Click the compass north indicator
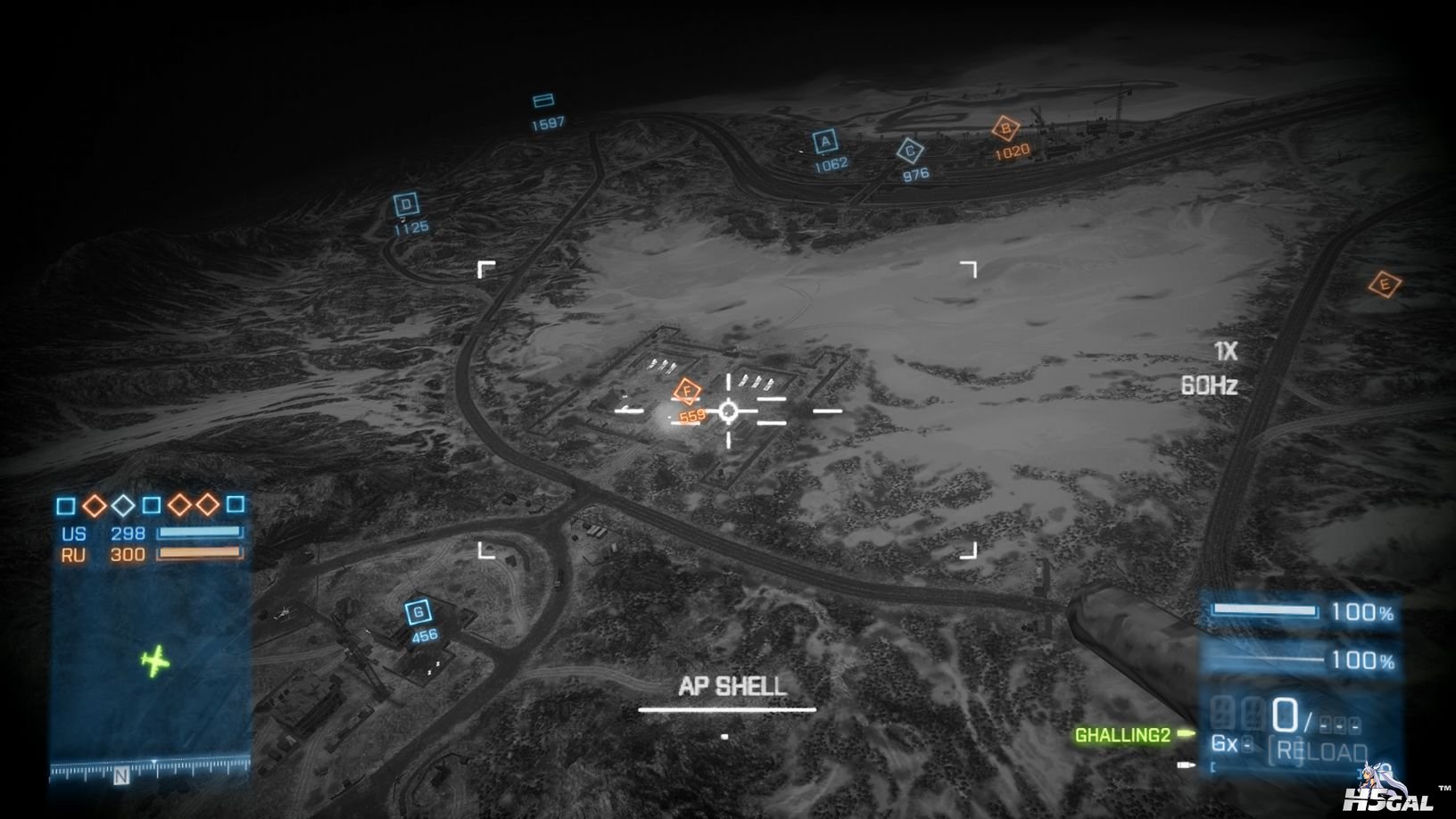The image size is (1456, 819). pyautogui.click(x=121, y=776)
